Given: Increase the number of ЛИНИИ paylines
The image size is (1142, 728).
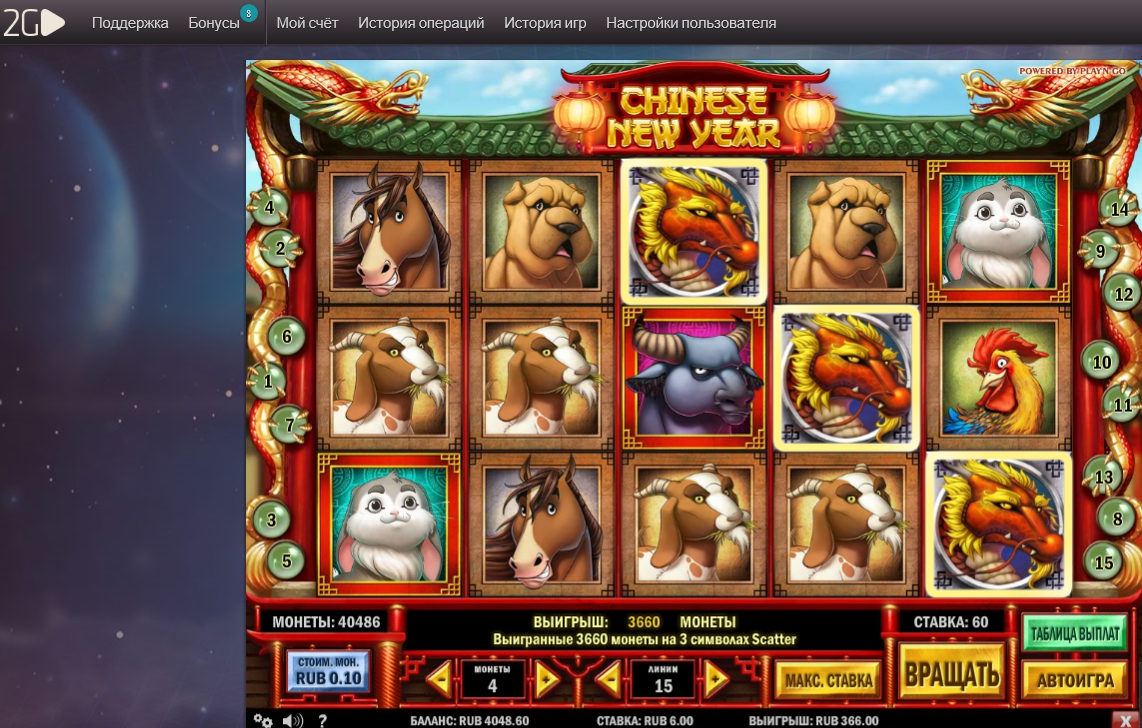Looking at the screenshot, I should pyautogui.click(x=715, y=679).
